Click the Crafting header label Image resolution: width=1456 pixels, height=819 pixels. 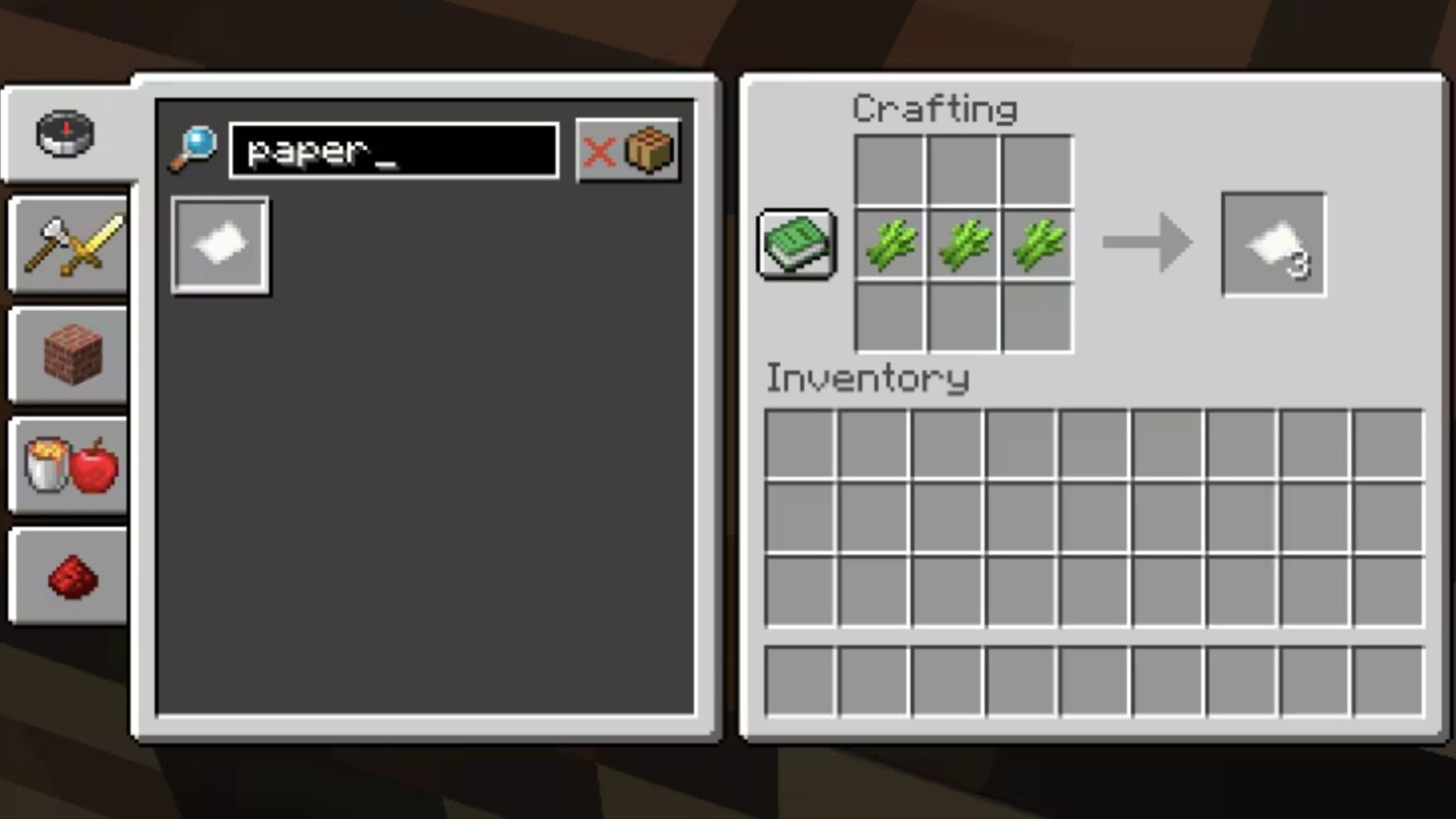click(935, 108)
